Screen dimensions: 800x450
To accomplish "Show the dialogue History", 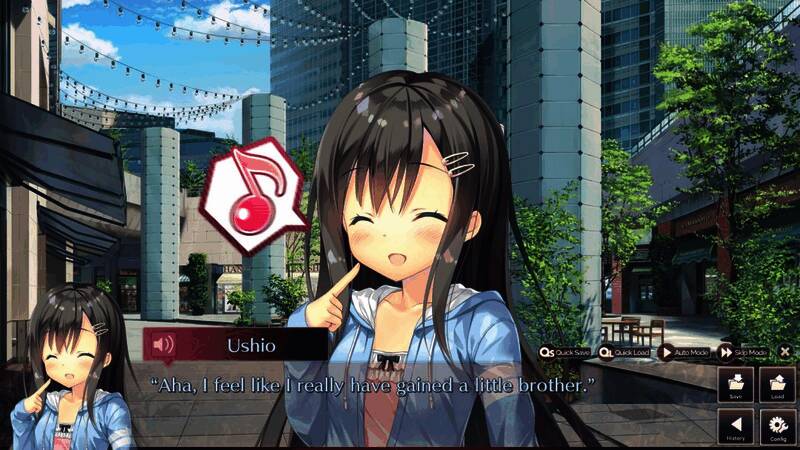I will pyautogui.click(x=735, y=427).
